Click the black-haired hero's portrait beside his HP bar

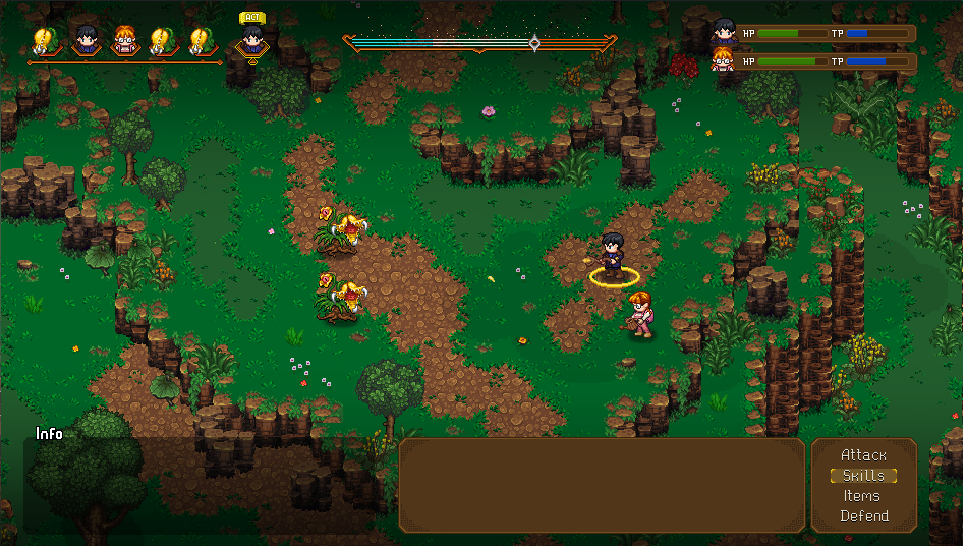tap(724, 33)
